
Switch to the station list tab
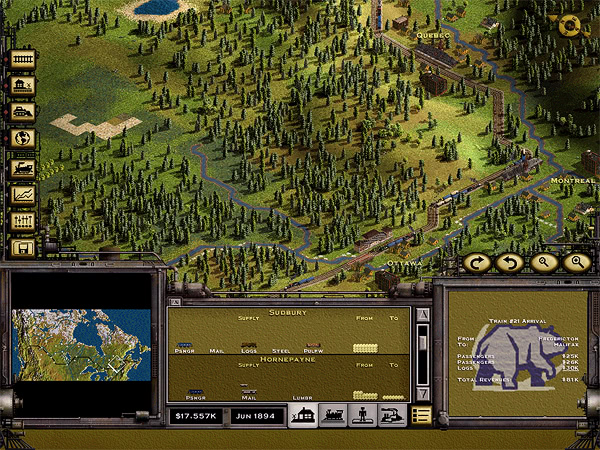302,415
